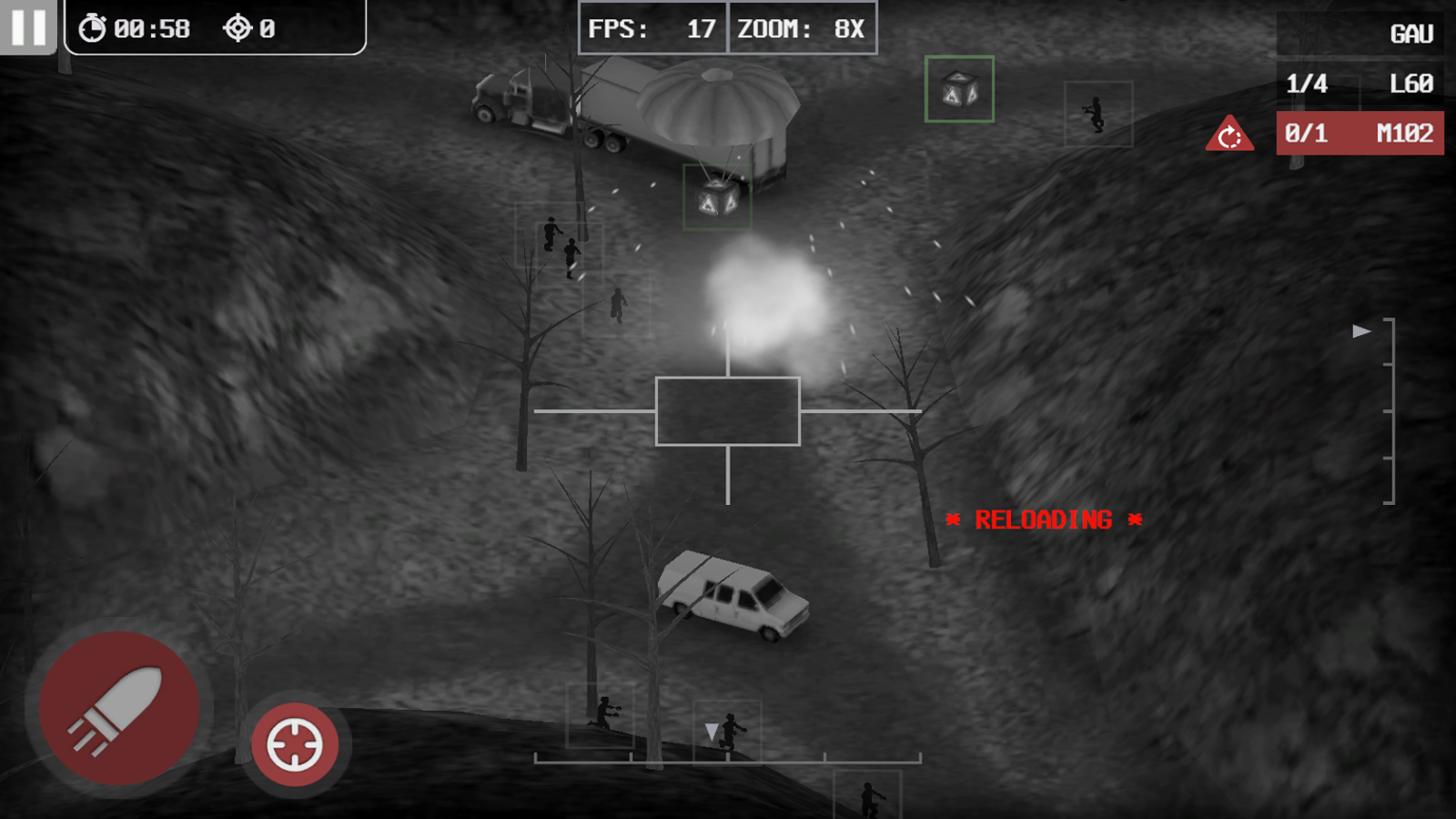Toggle the crate marker at top center
This screenshot has height=819, width=1456.
coord(960,90)
